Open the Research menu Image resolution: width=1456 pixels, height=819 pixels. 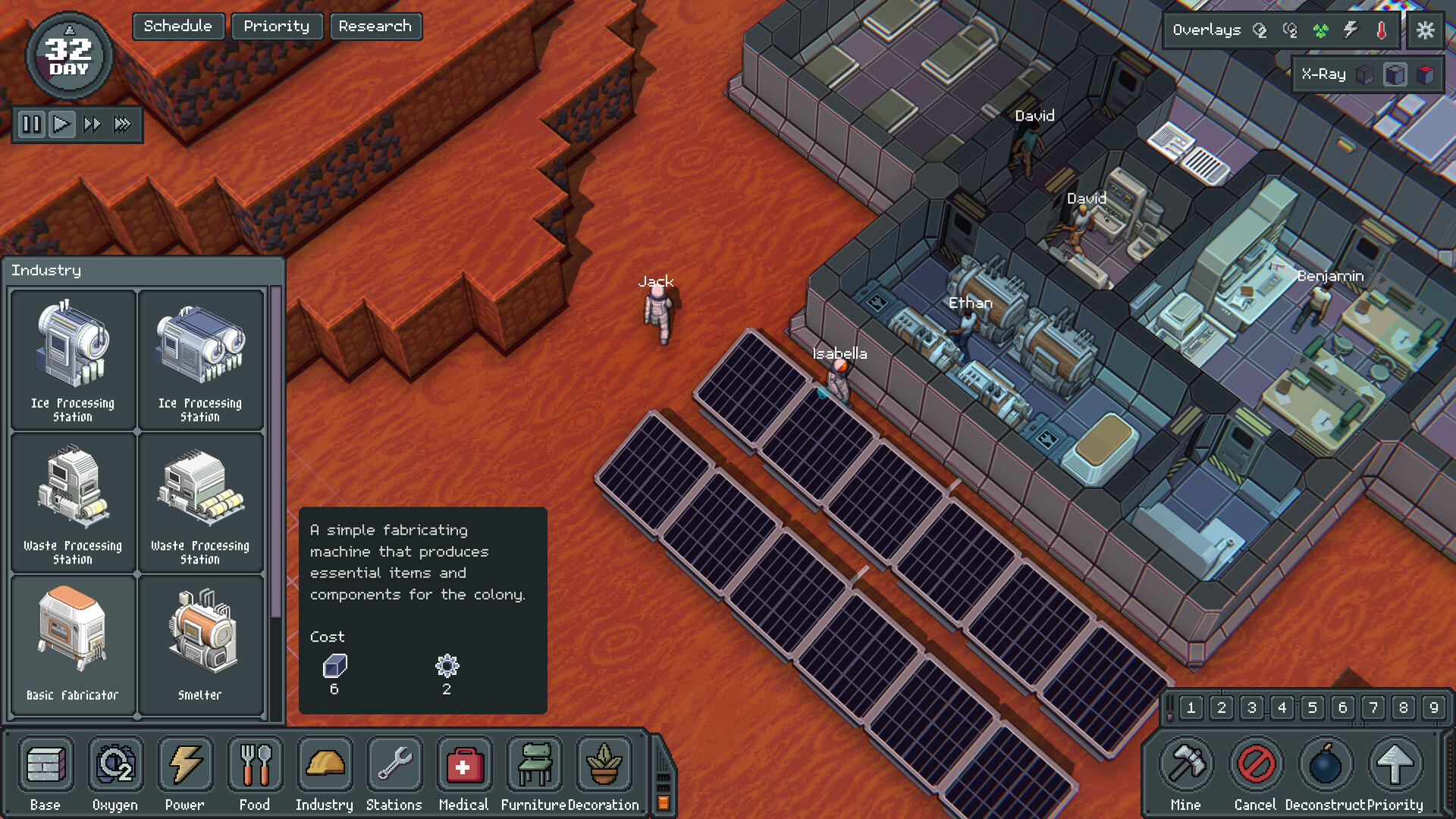pyautogui.click(x=376, y=26)
